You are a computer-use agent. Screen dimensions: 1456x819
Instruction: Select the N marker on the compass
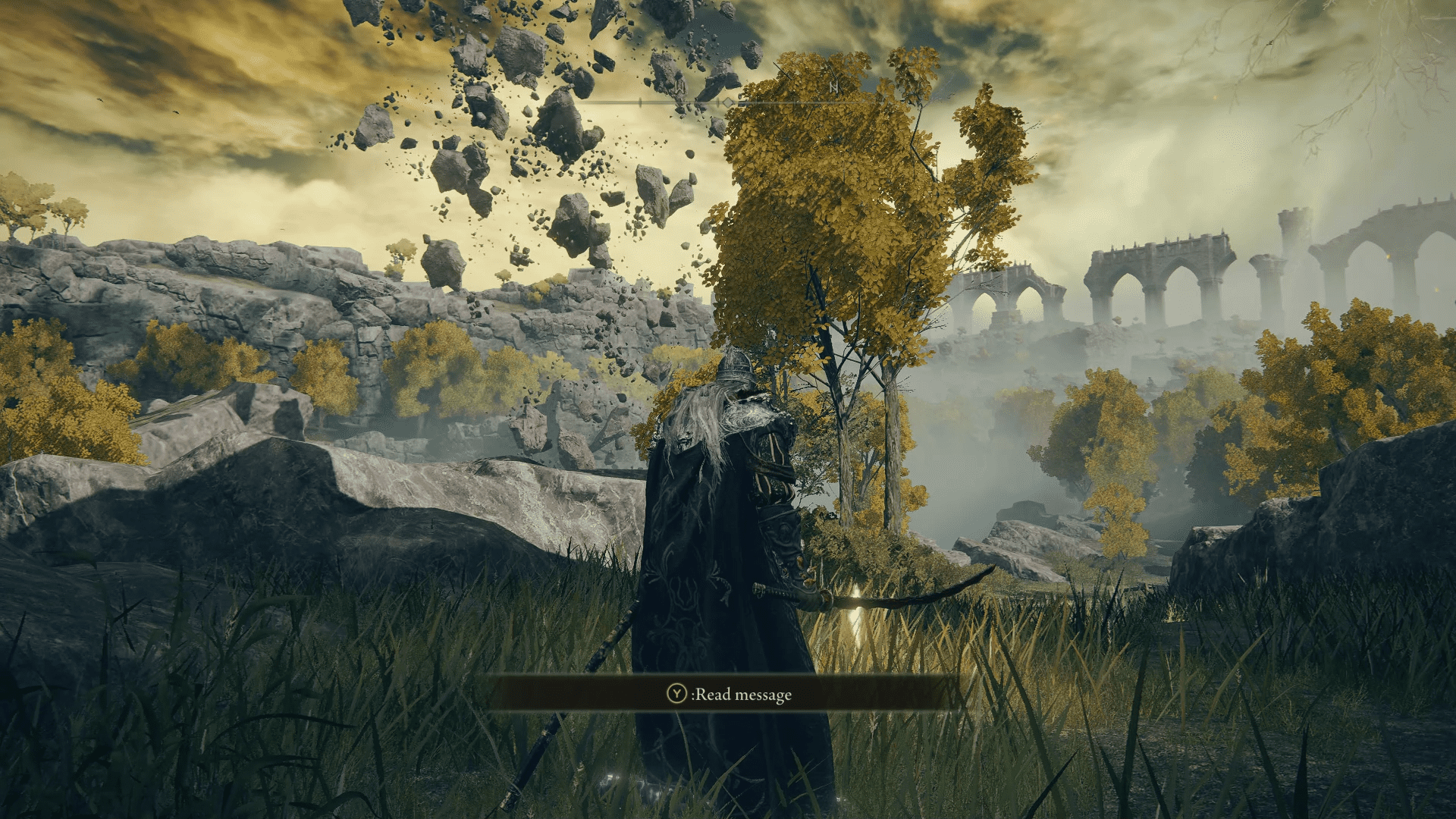pos(834,88)
